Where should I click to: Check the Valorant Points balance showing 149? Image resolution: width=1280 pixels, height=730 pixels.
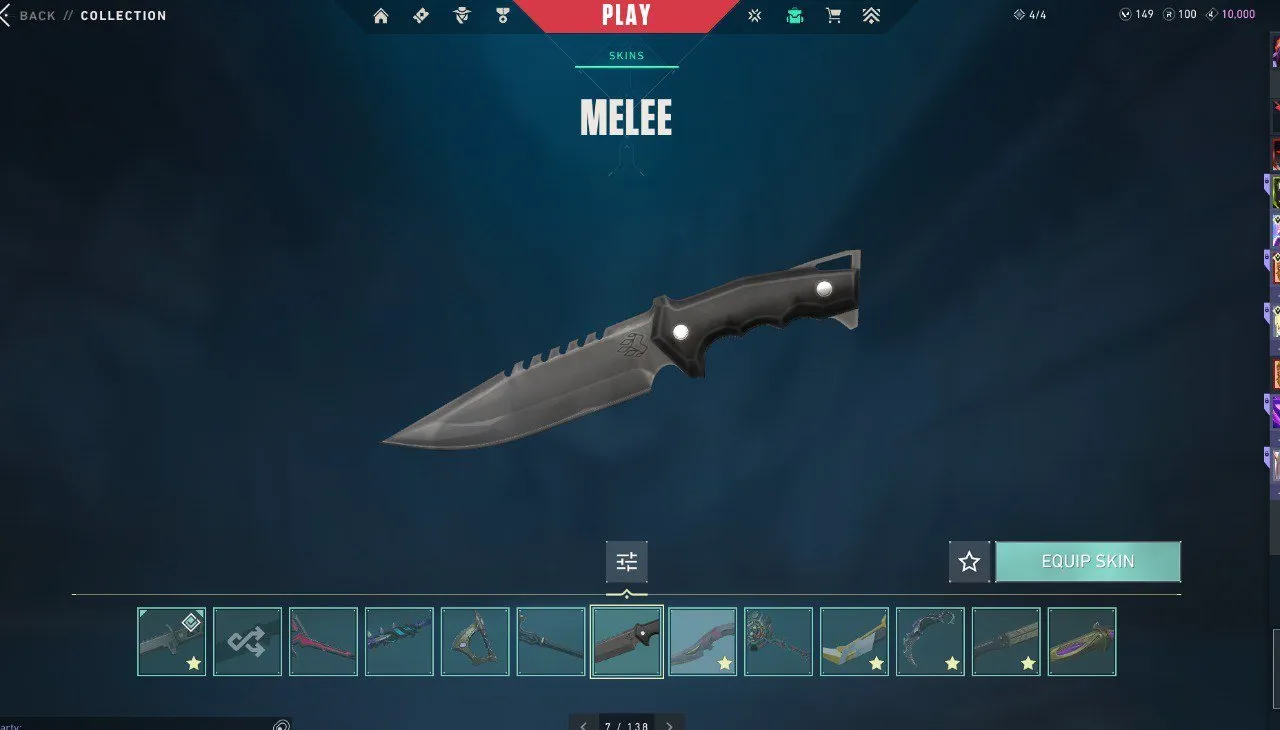tap(1135, 14)
